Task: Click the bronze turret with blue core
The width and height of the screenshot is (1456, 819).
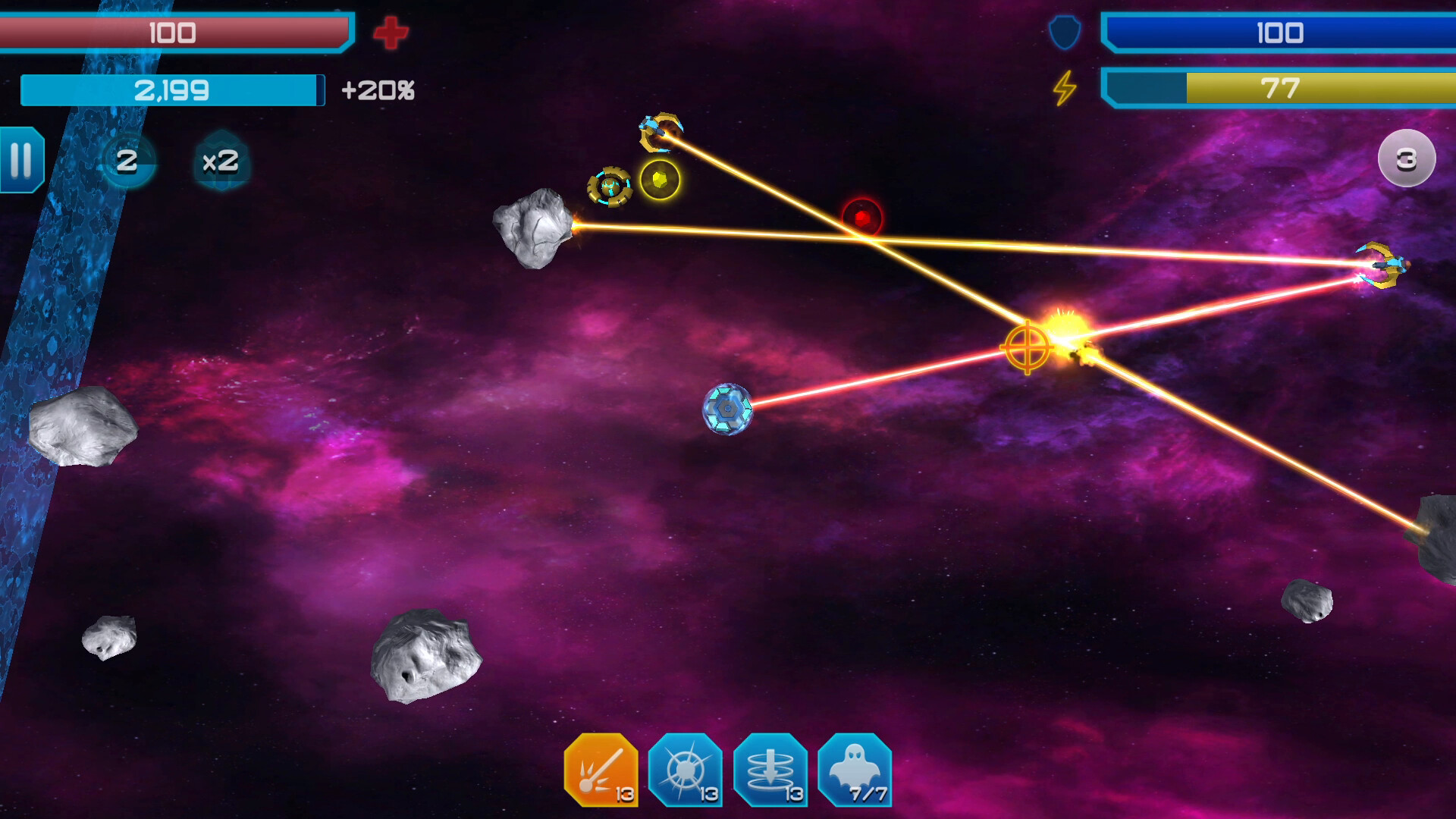Action: [611, 186]
